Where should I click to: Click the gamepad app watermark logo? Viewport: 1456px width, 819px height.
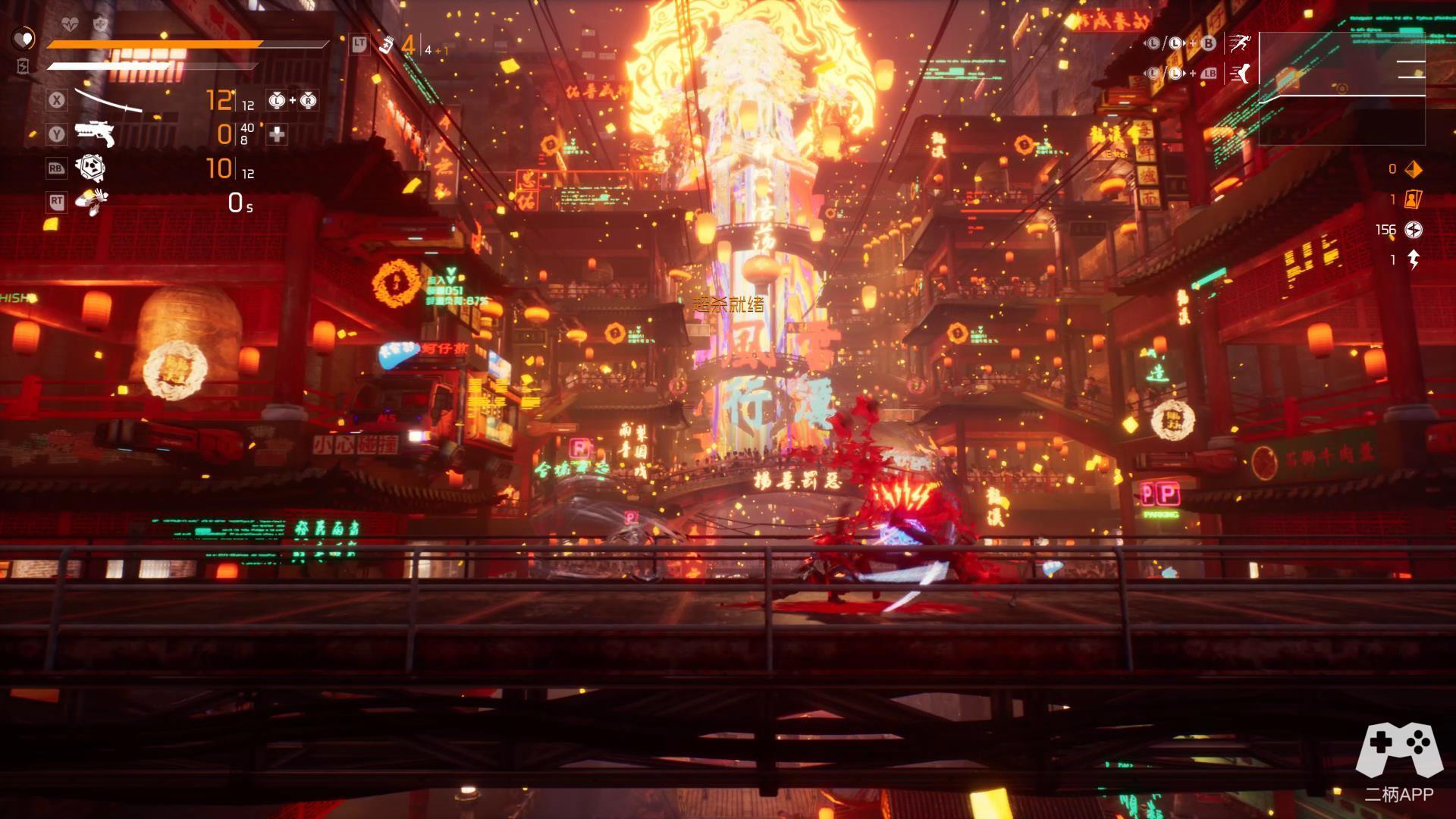[x=1398, y=751]
